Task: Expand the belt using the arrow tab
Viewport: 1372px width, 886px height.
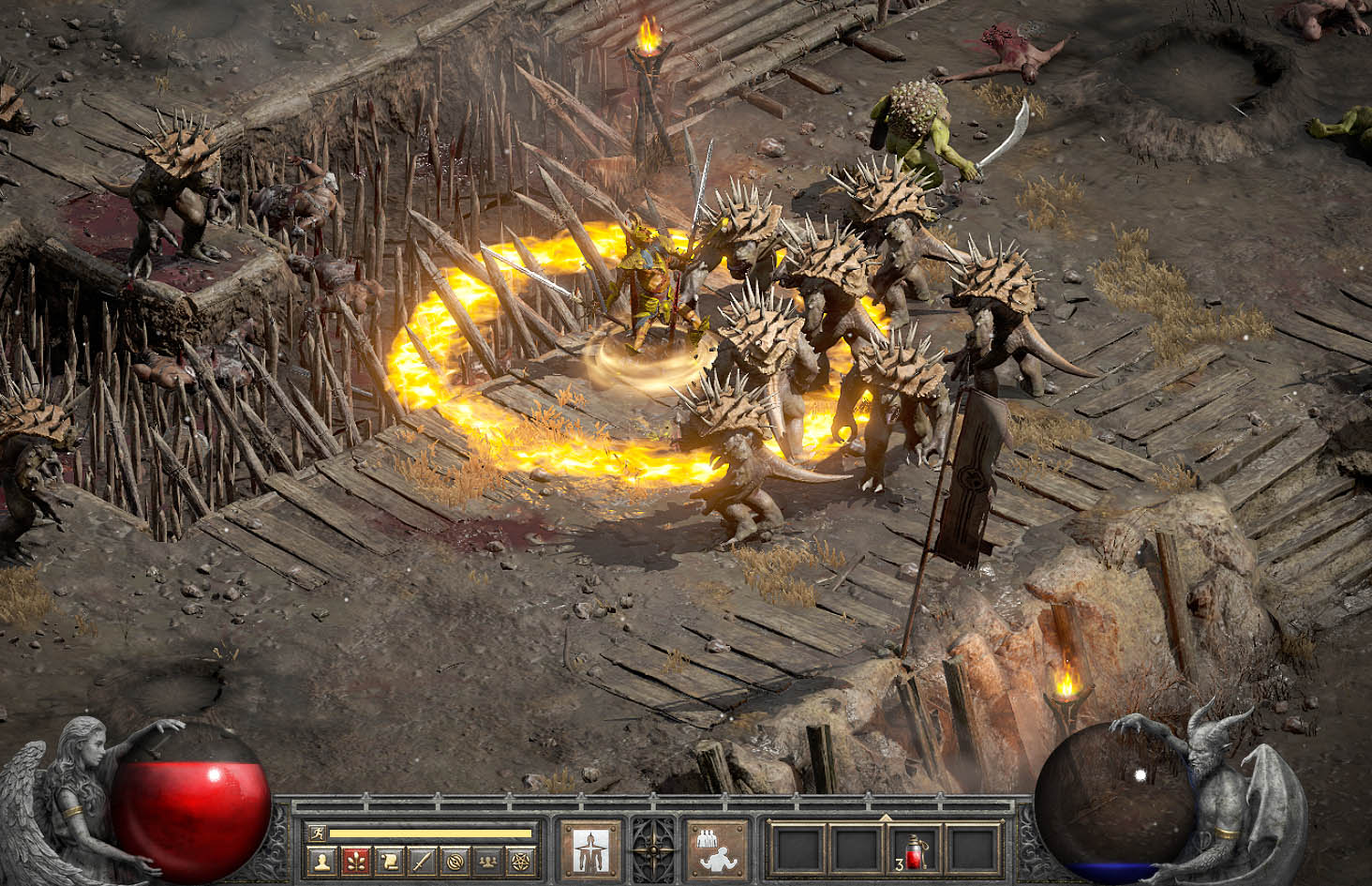Action: [x=885, y=816]
